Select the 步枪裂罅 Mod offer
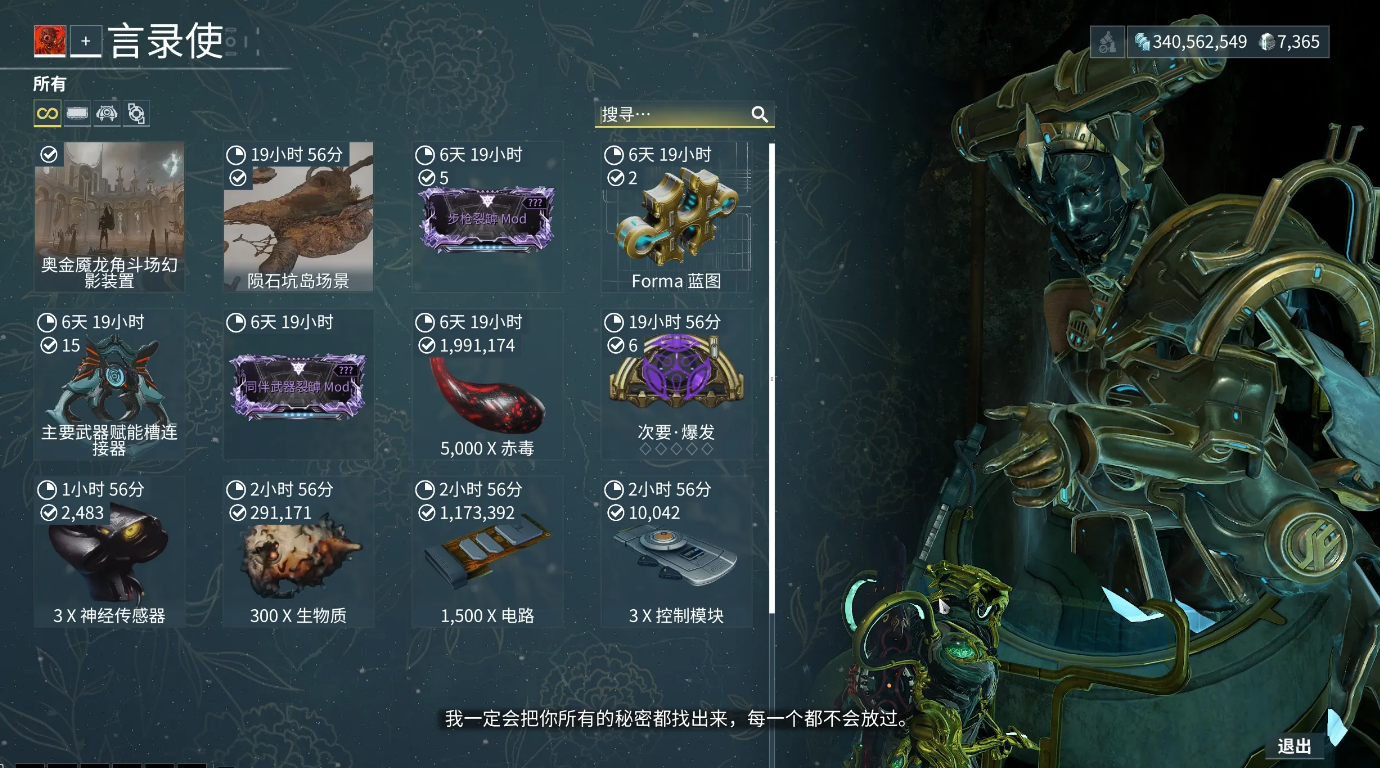The image size is (1380, 768). click(x=487, y=216)
